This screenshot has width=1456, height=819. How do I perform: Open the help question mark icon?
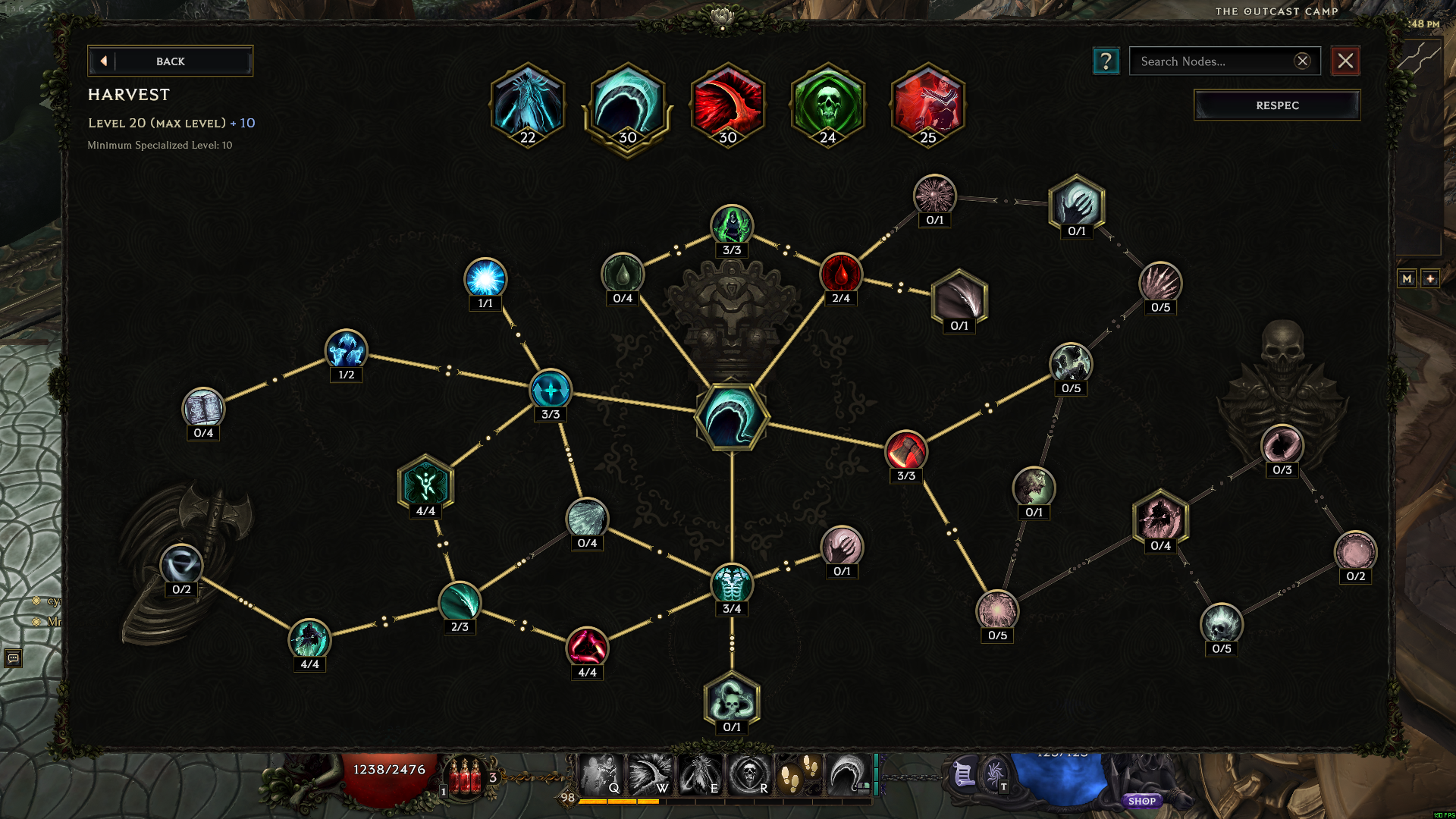point(1106,61)
